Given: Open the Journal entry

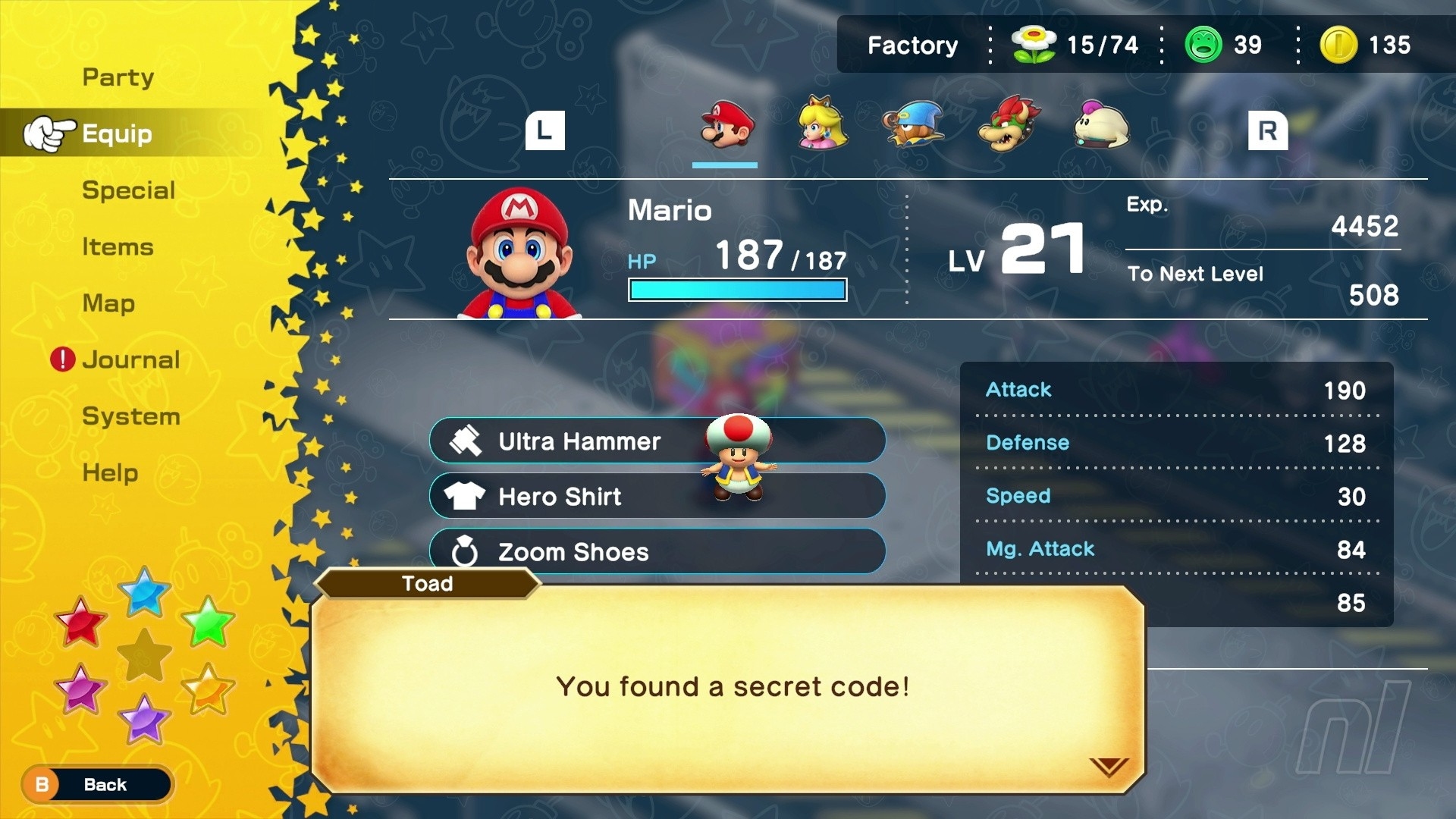Looking at the screenshot, I should (130, 359).
